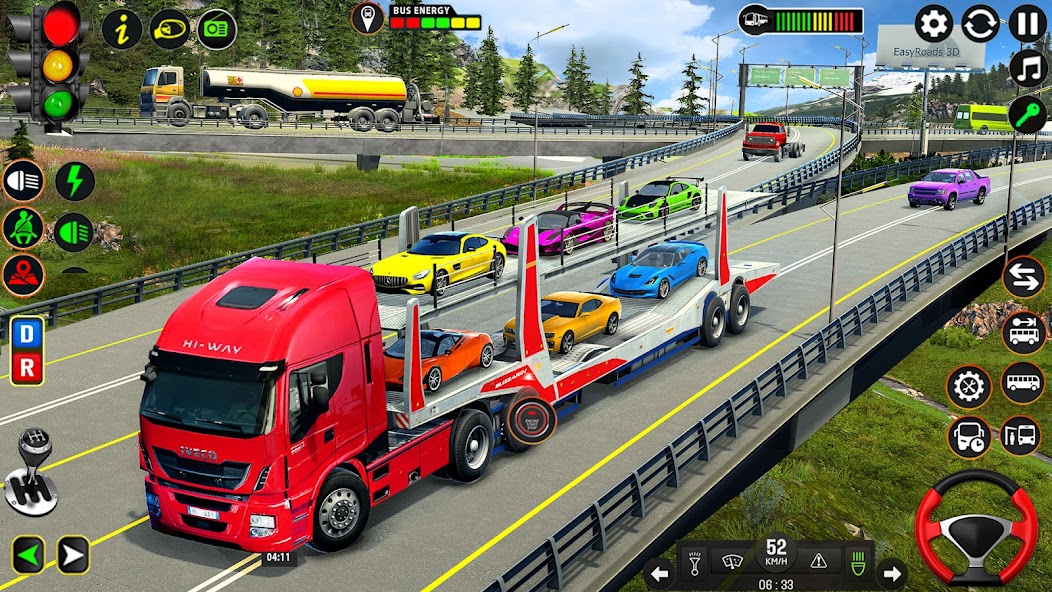
Task: Tap the two-way swap arrows button
Action: point(1023,277)
